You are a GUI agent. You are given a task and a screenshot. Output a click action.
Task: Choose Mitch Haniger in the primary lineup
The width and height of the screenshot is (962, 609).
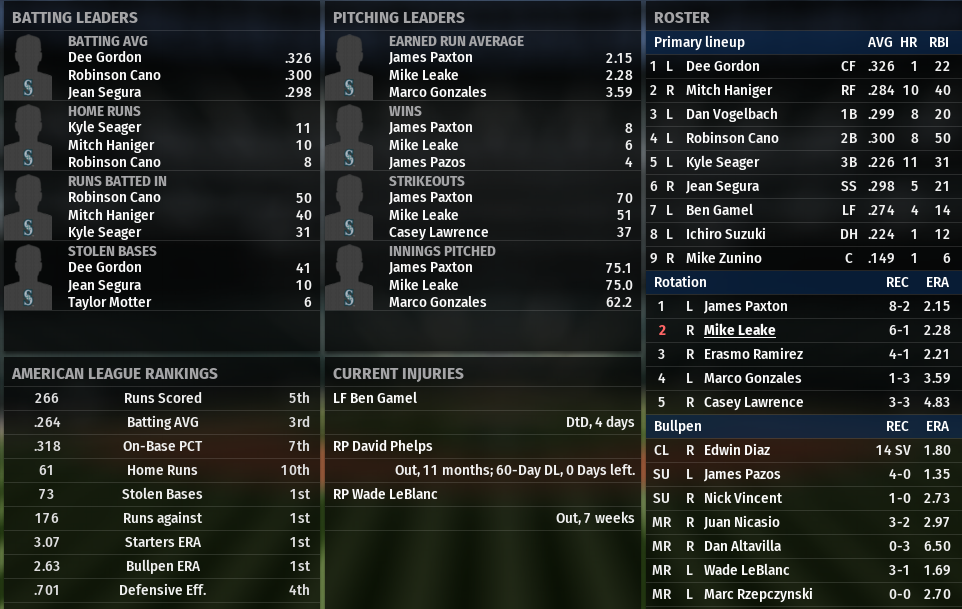pyautogui.click(x=729, y=90)
